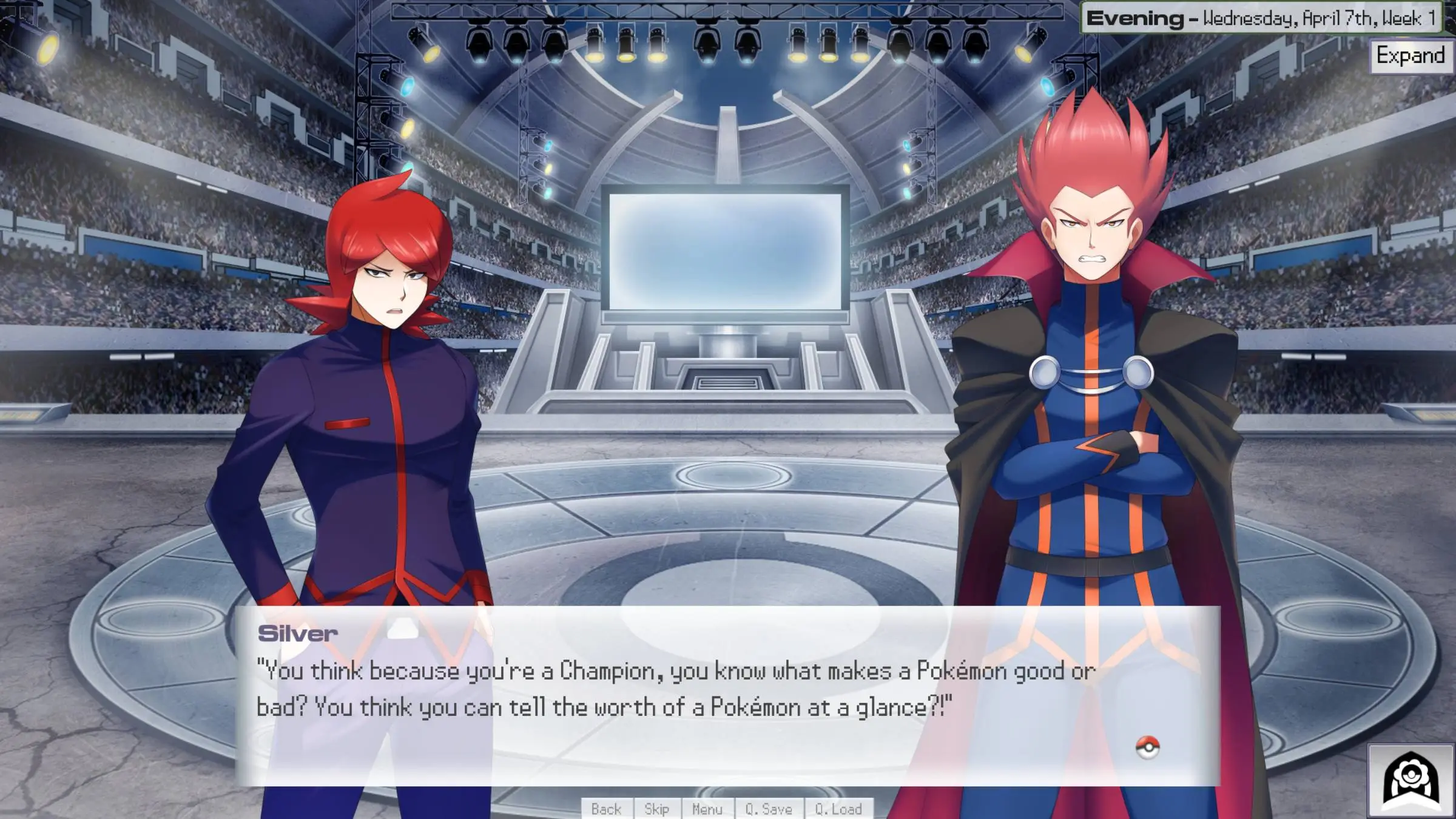
Task: Go back to the previous dialogue line
Action: click(x=606, y=809)
